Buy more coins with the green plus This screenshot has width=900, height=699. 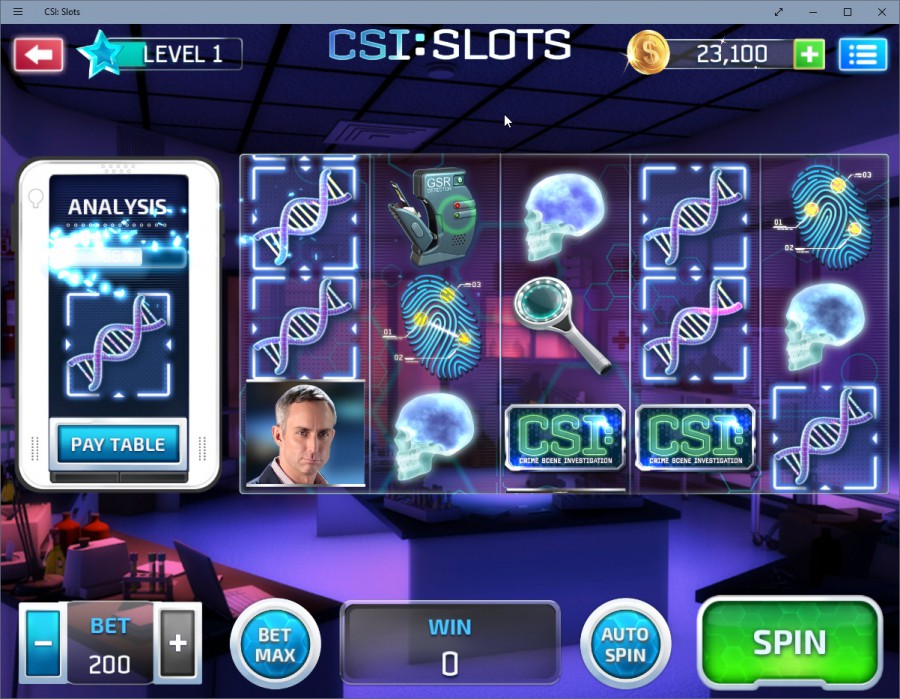point(809,54)
